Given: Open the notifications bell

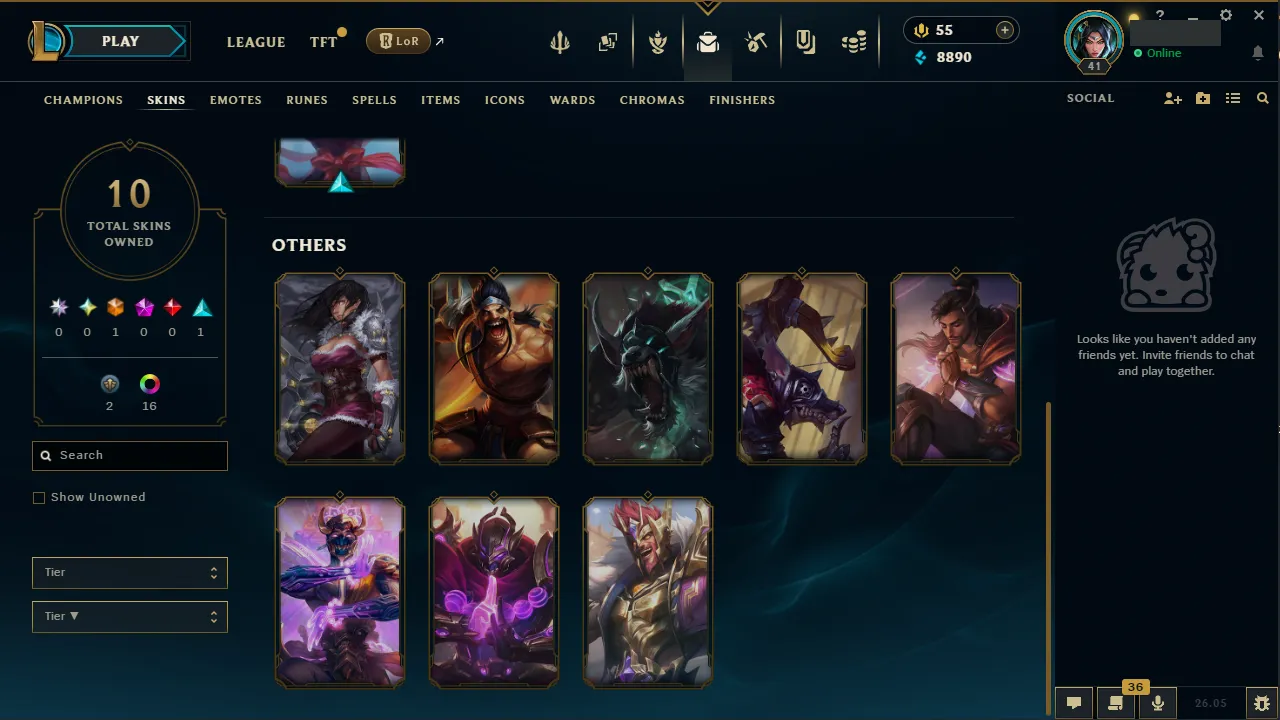Looking at the screenshot, I should point(1258,53).
